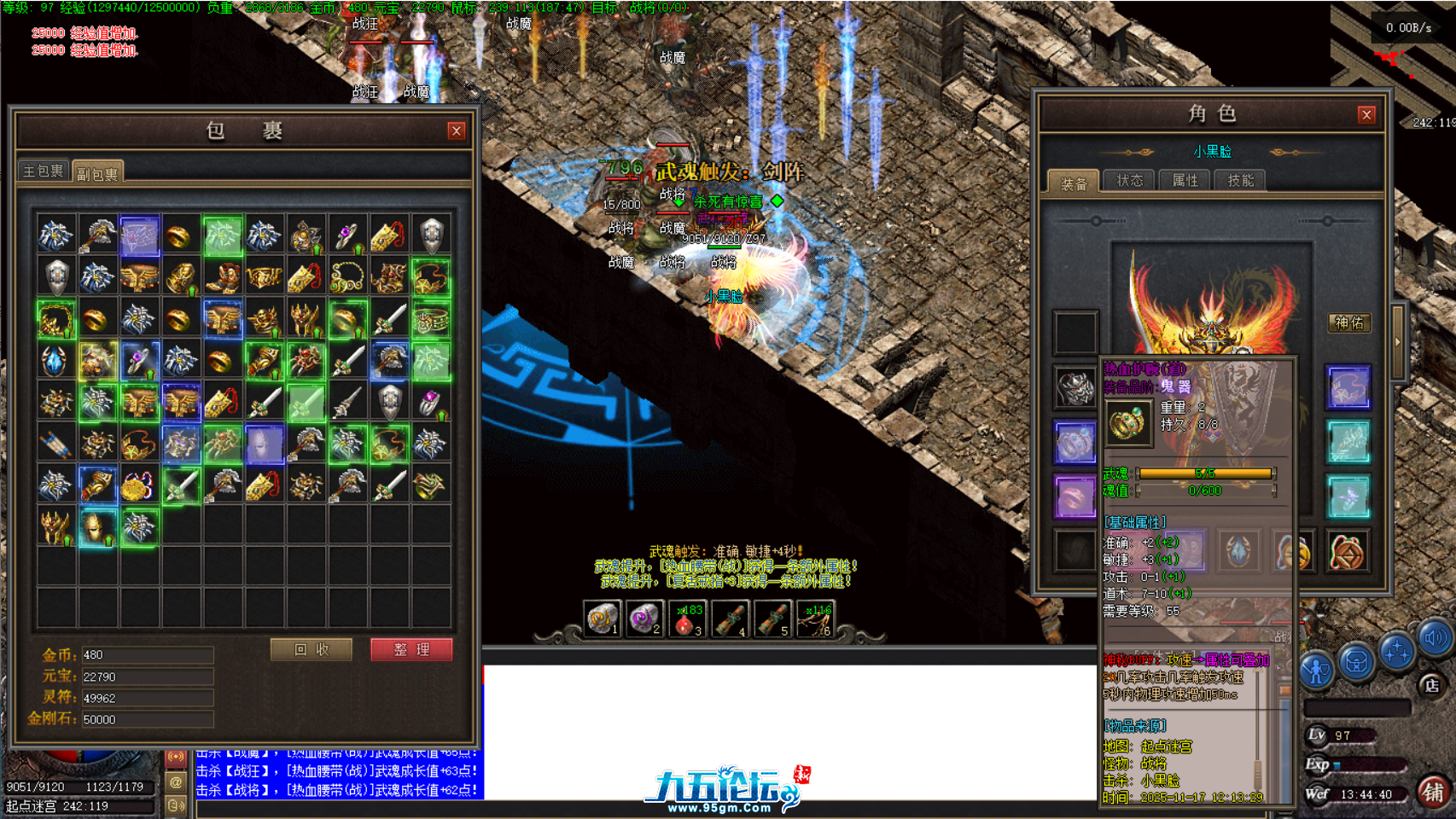Select the red potion in hotbar slot 3
The height and width of the screenshot is (819, 1456).
[x=688, y=618]
